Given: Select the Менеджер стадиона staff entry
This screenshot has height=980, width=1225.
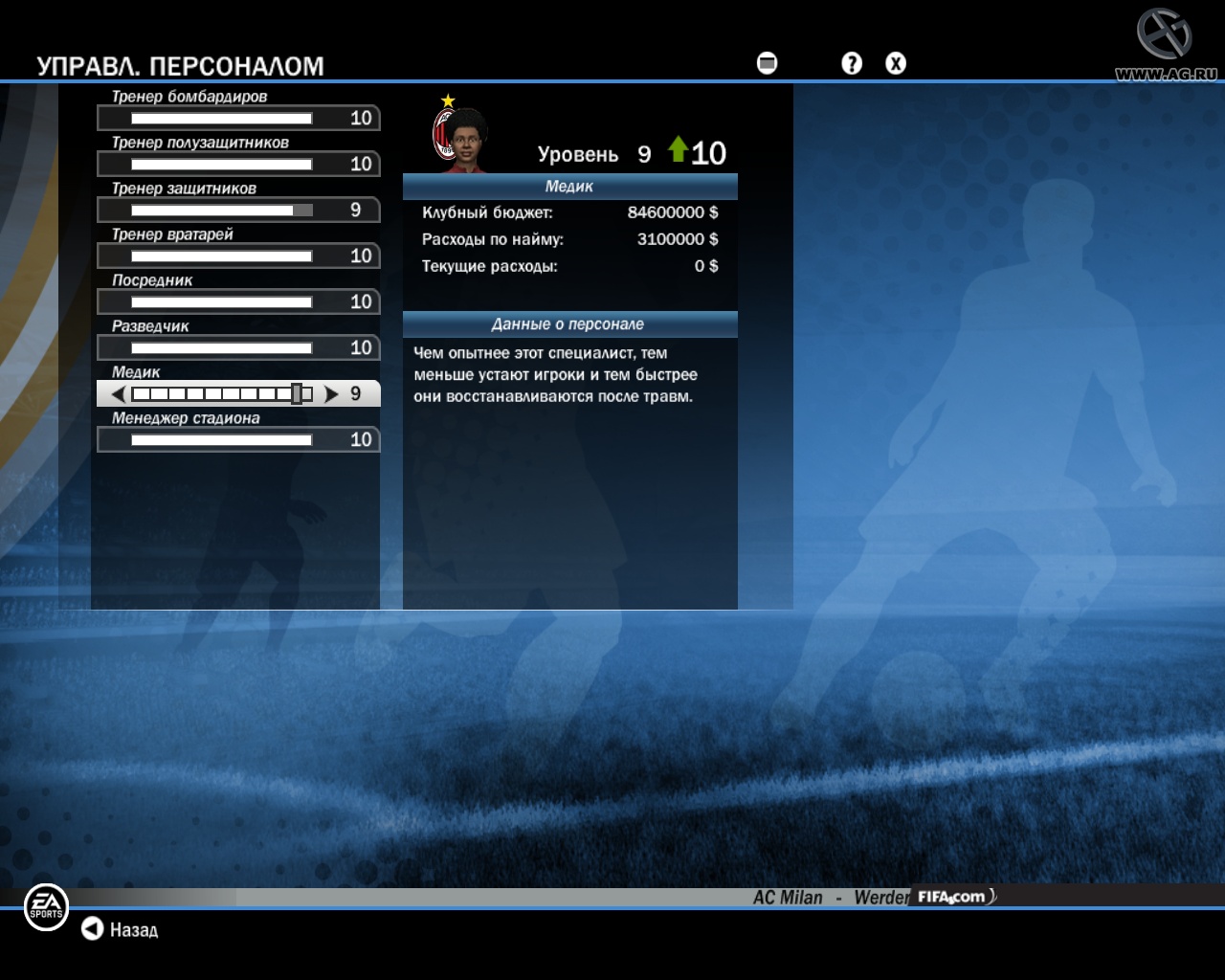Looking at the screenshot, I should [x=238, y=439].
